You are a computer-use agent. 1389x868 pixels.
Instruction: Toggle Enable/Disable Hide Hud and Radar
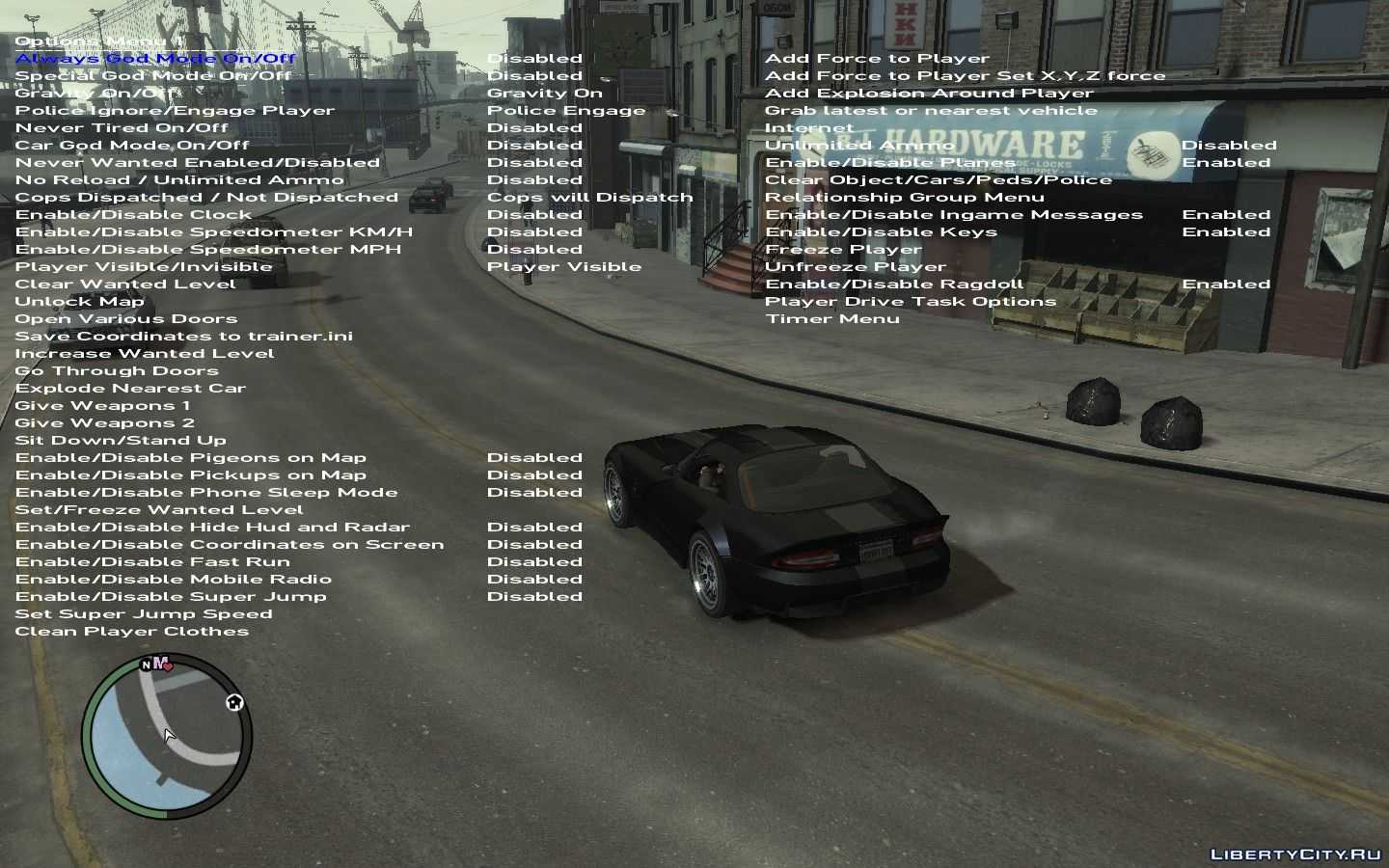[212, 528]
